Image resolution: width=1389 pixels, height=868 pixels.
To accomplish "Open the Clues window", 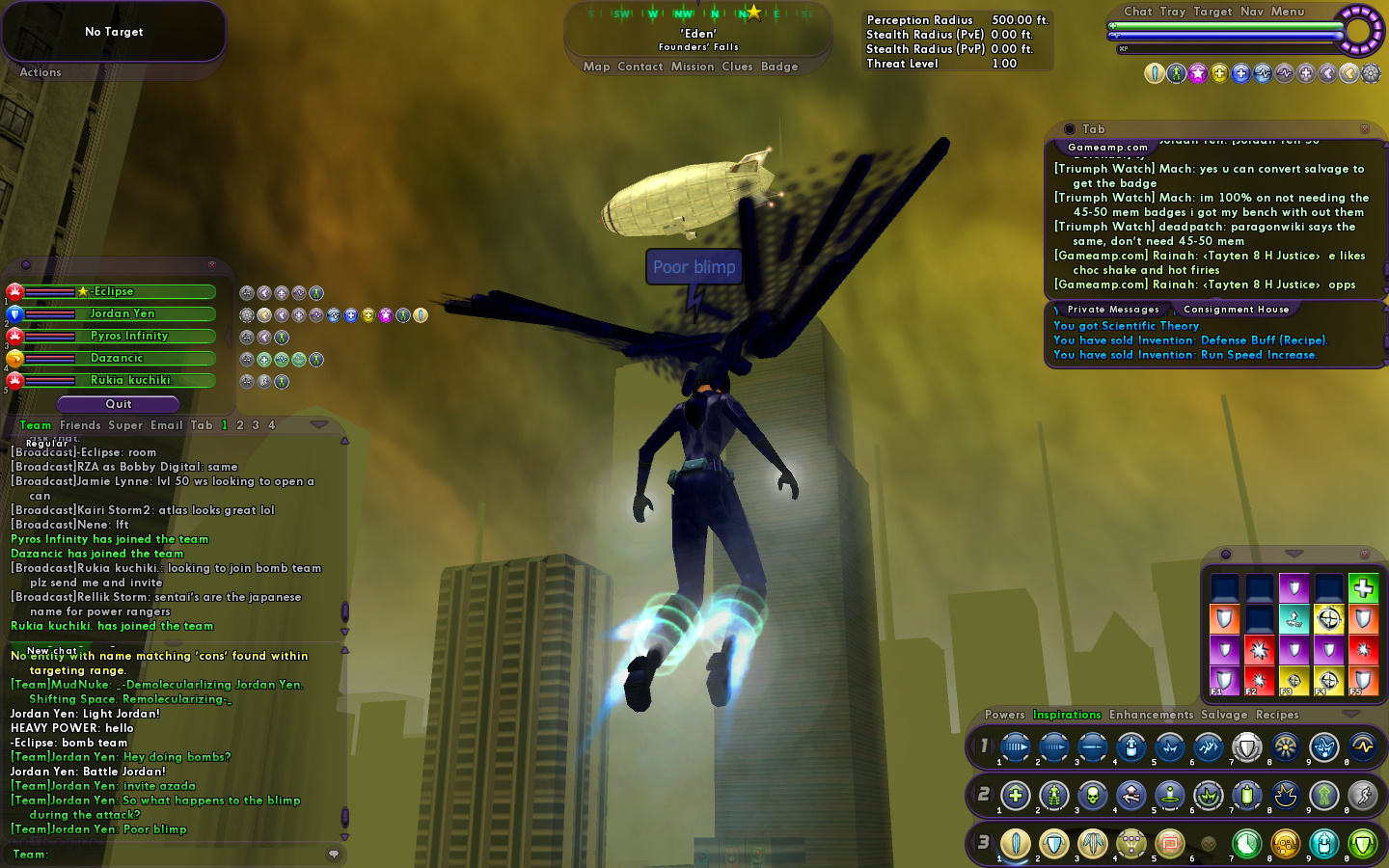I will click(737, 67).
